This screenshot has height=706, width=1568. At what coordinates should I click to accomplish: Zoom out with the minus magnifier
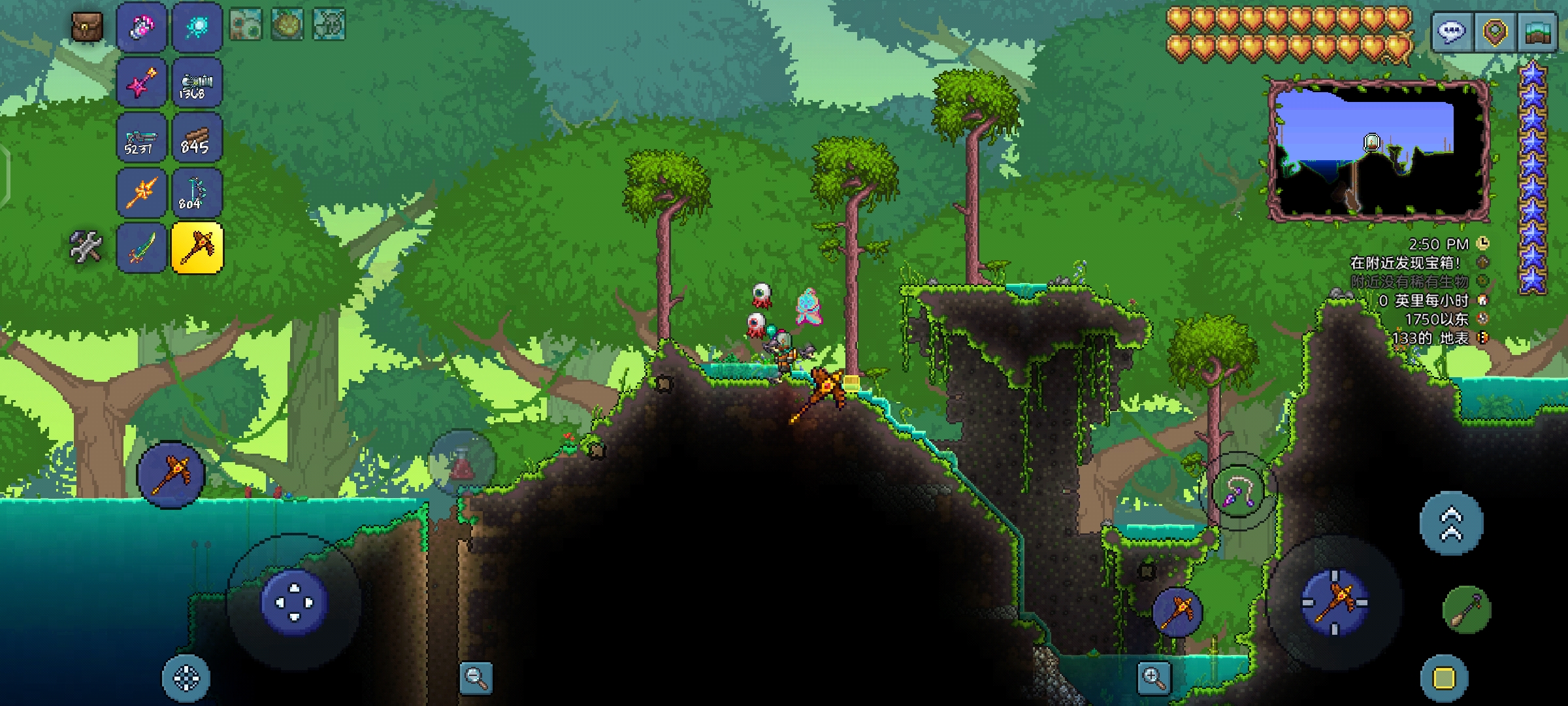click(476, 678)
